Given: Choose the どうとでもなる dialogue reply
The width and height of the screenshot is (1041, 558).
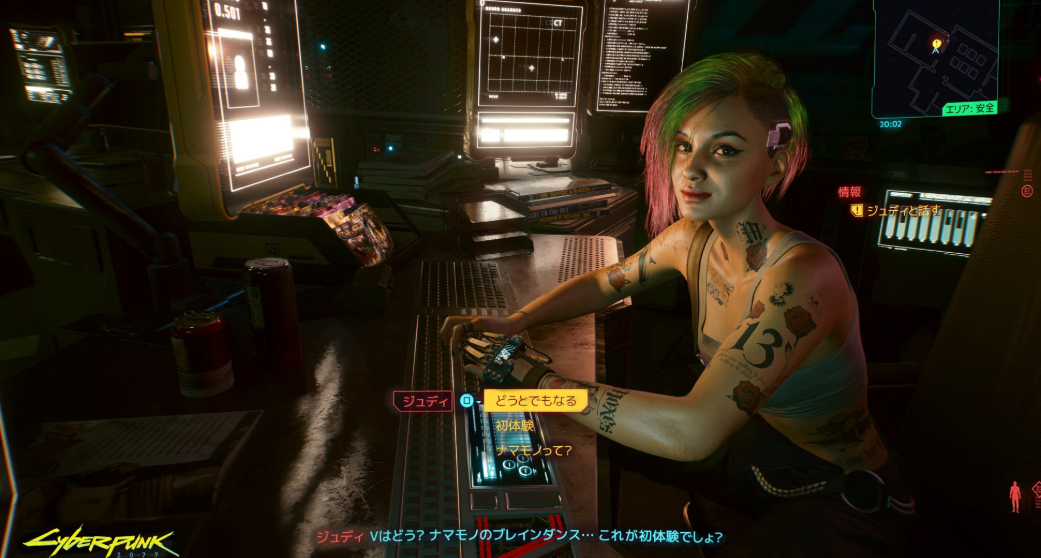Looking at the screenshot, I should tap(536, 401).
